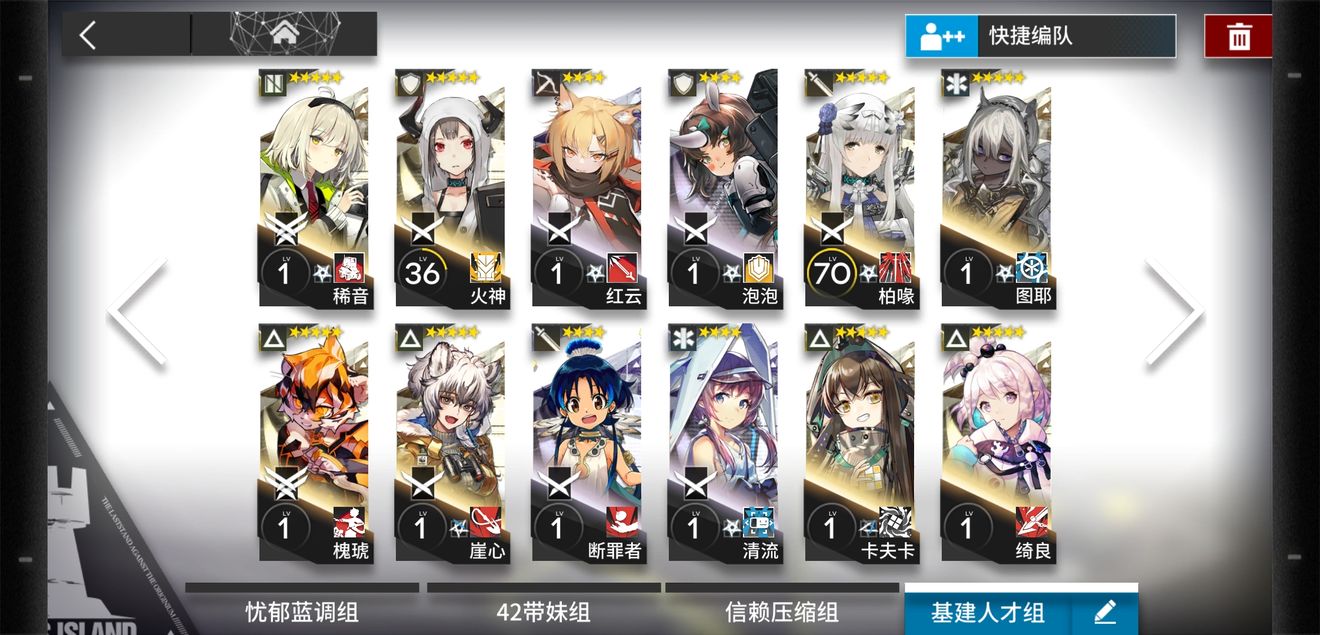
Task: Open 快捷编队 quick squad formation
Action: [1040, 37]
